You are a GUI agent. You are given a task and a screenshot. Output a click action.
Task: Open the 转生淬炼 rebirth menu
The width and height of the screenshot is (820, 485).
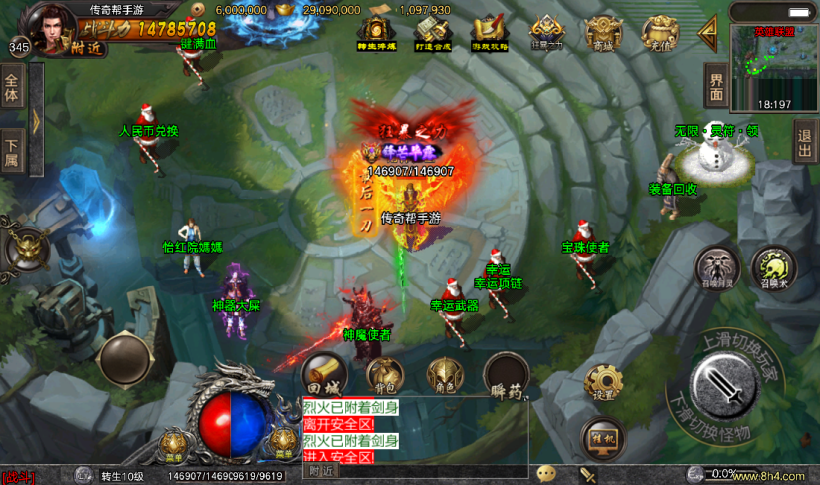(376, 33)
